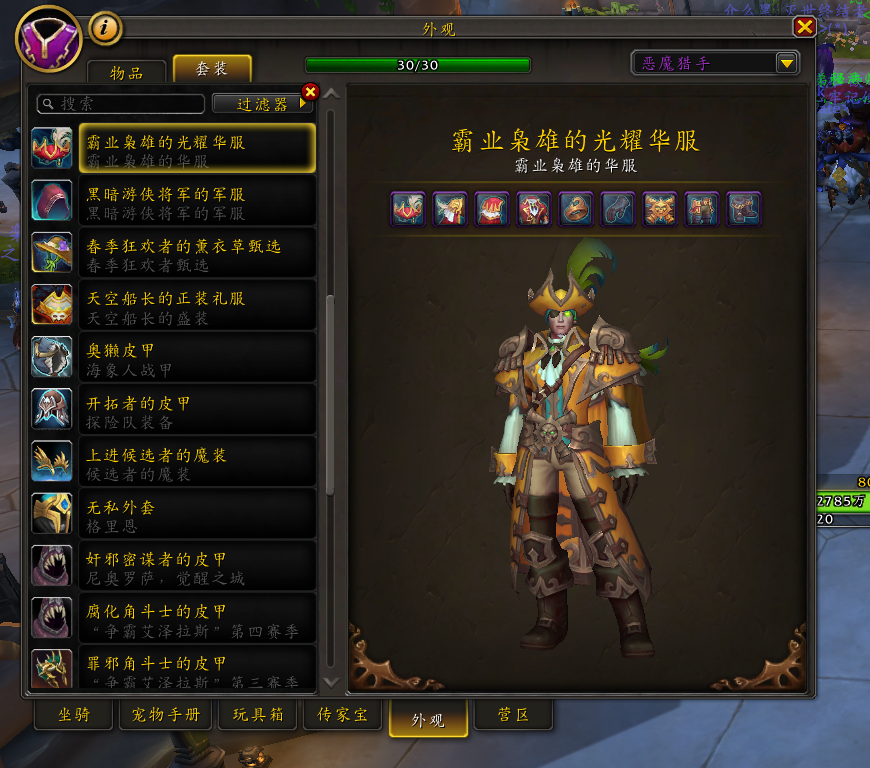Viewport: 870px width, 768px height.
Task: Click the info button beside the wardrobe icon
Action: pyautogui.click(x=106, y=29)
